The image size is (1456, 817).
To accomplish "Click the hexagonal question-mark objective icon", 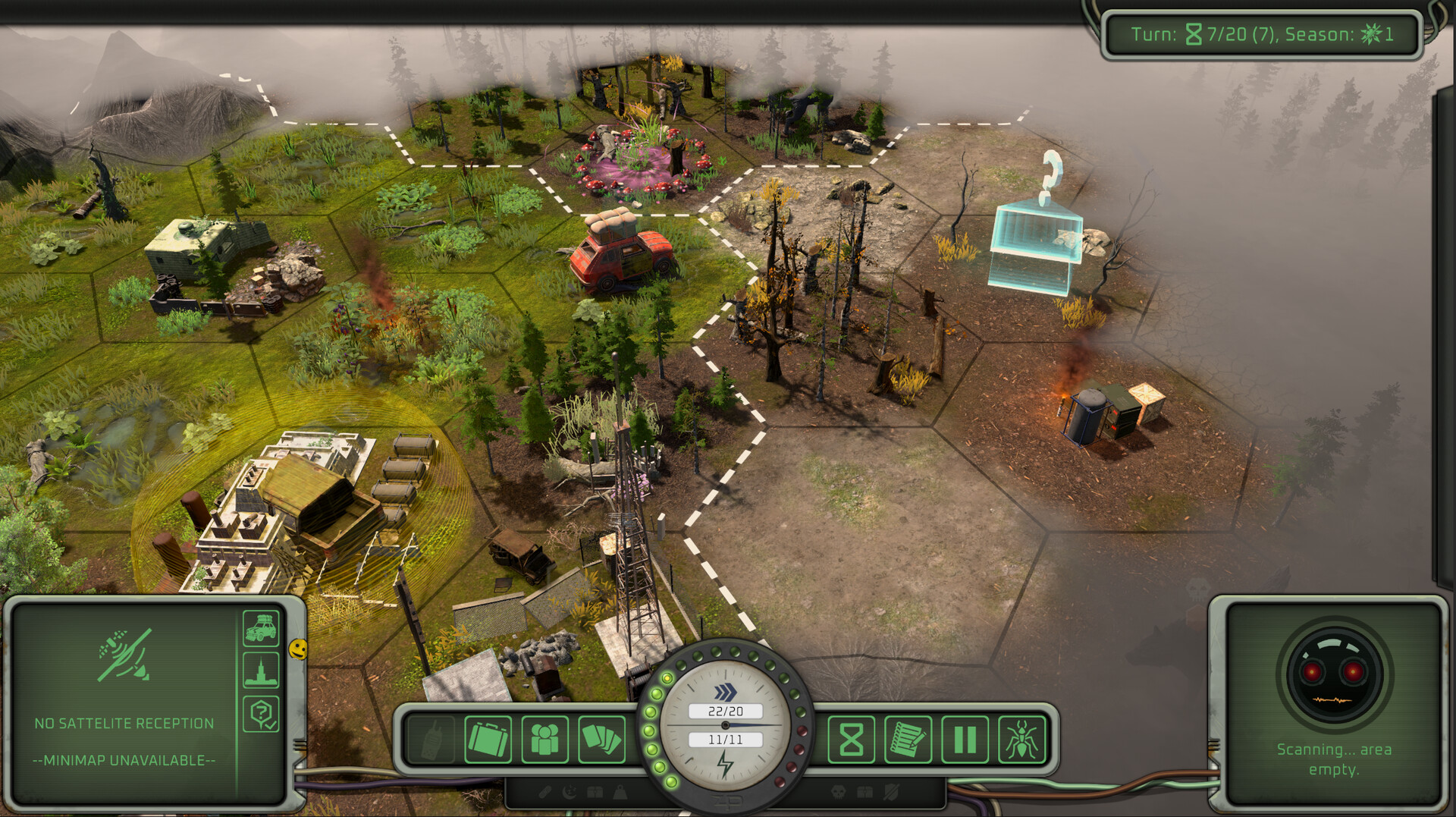I will (261, 713).
